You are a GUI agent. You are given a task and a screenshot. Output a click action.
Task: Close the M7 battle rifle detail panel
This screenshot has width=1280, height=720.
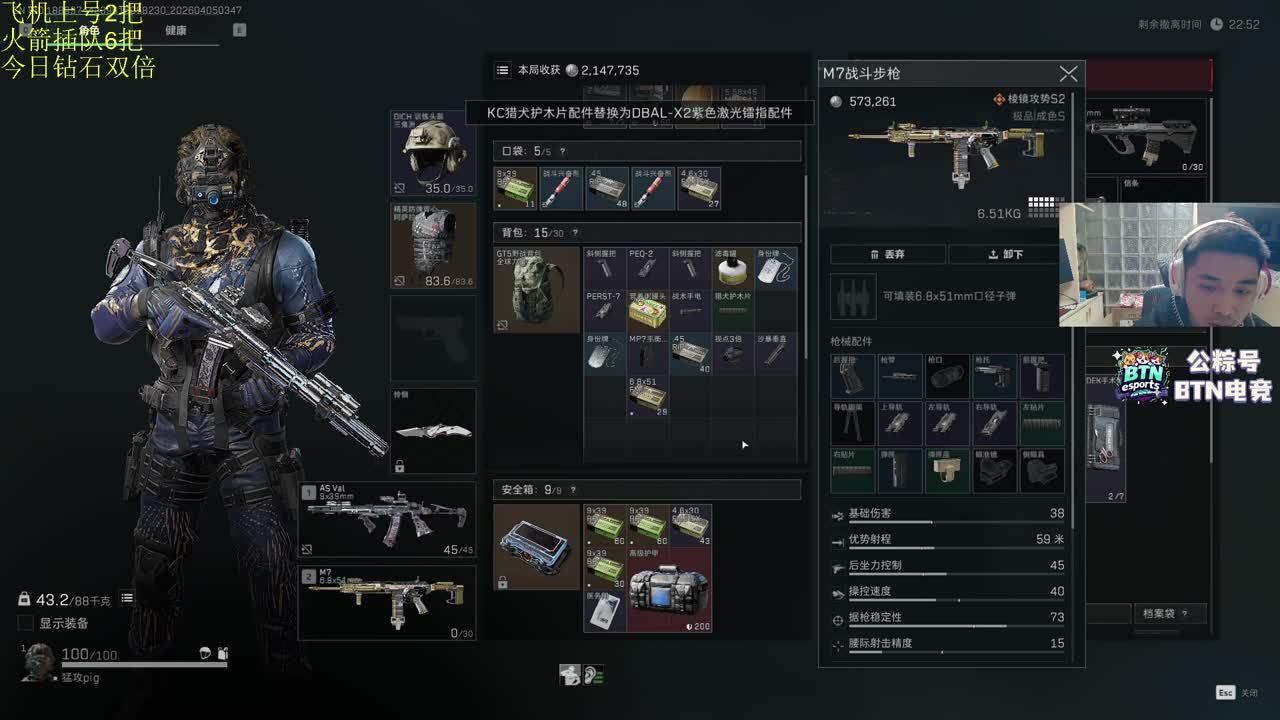(x=1068, y=74)
